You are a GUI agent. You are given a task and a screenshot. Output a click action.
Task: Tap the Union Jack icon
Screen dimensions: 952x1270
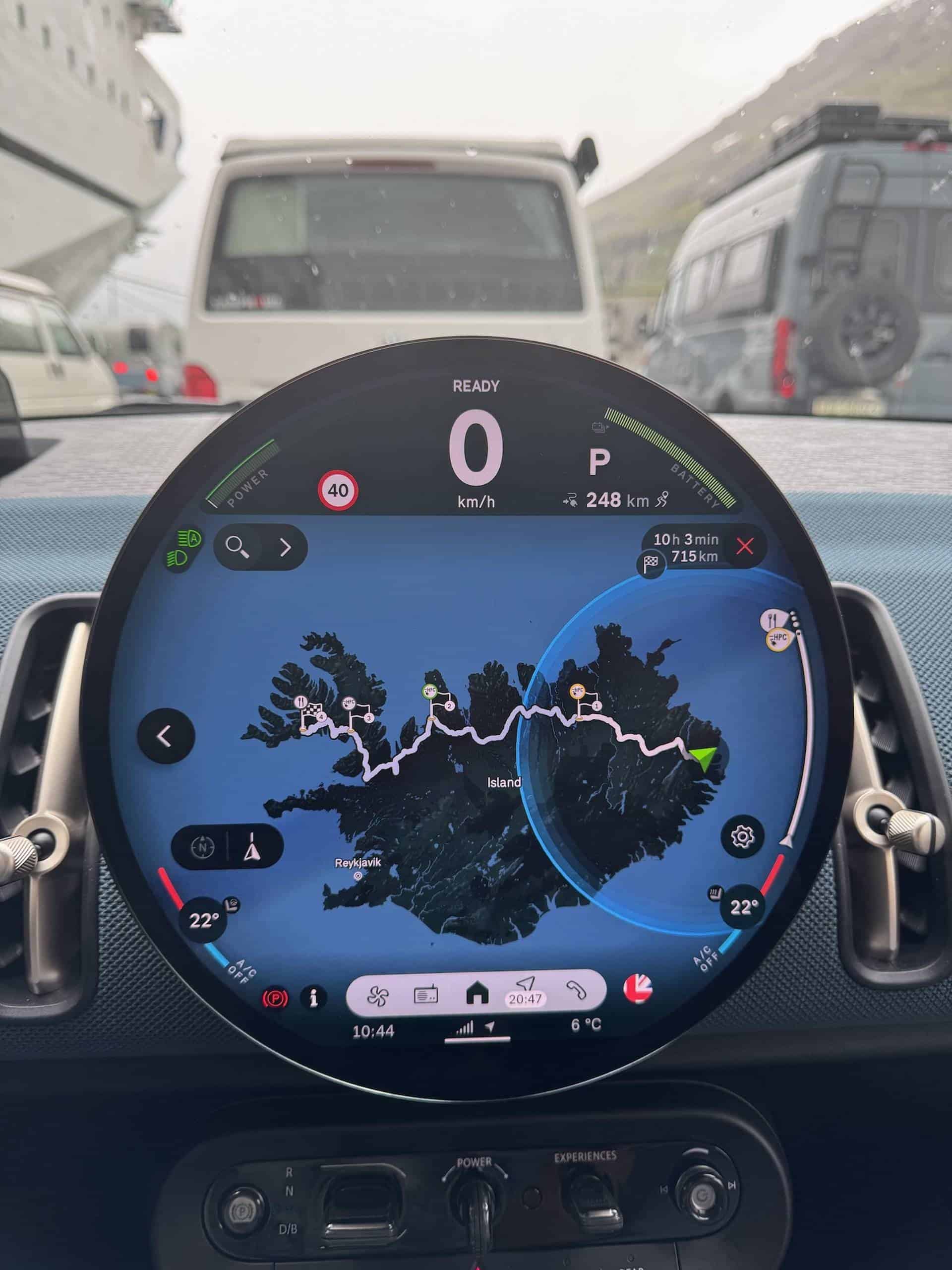tap(638, 989)
